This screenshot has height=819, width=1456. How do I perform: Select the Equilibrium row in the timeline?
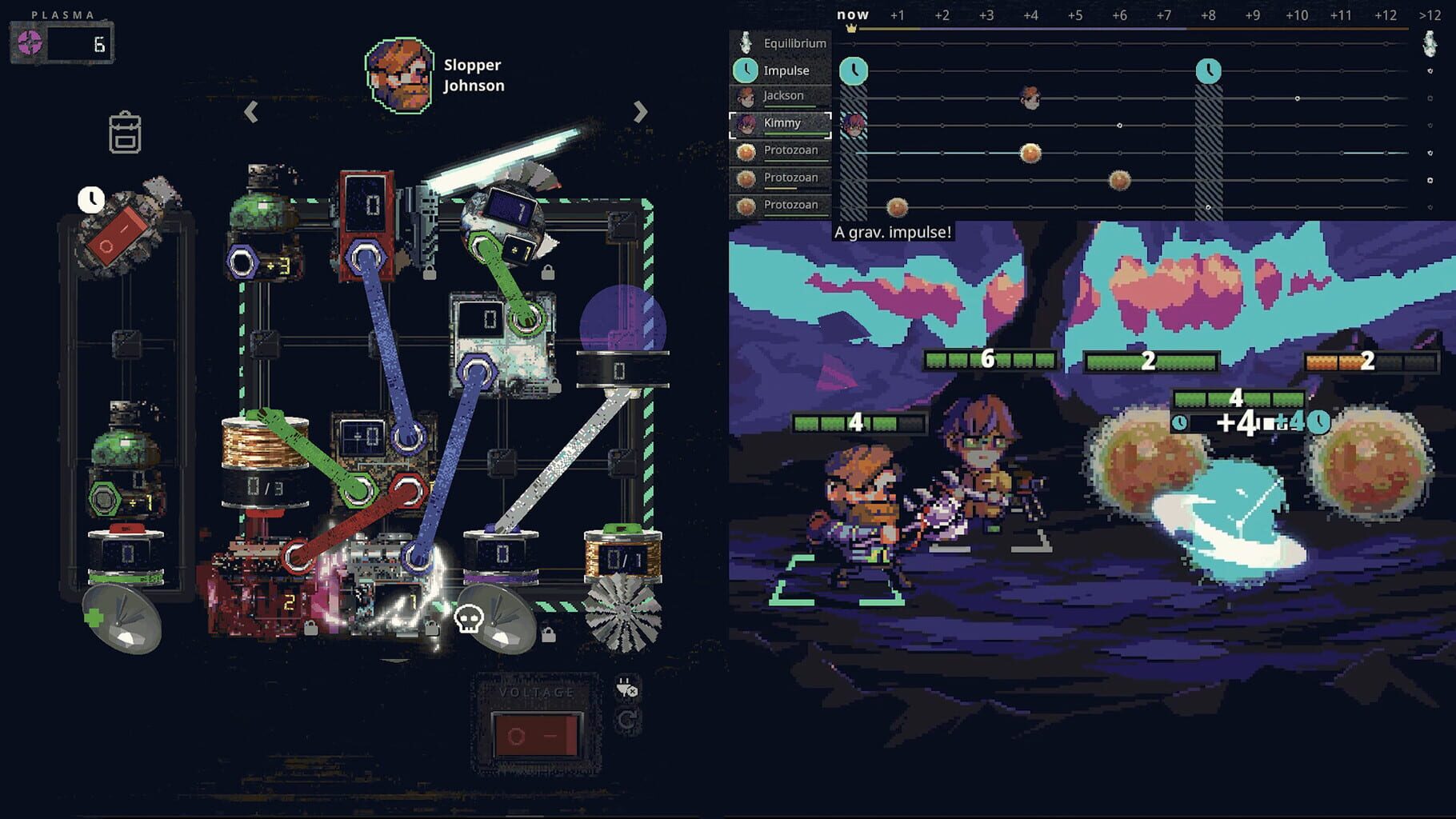point(795,43)
